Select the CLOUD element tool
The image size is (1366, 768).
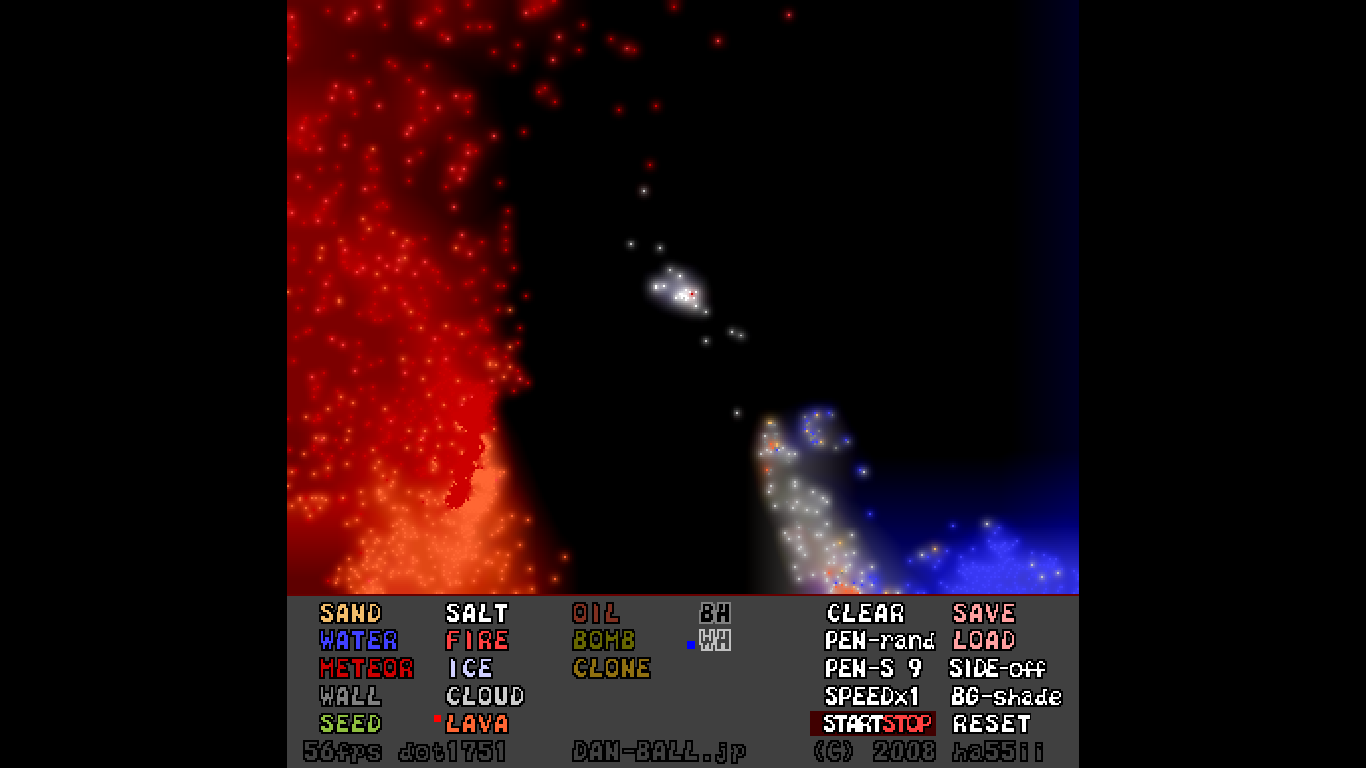484,696
